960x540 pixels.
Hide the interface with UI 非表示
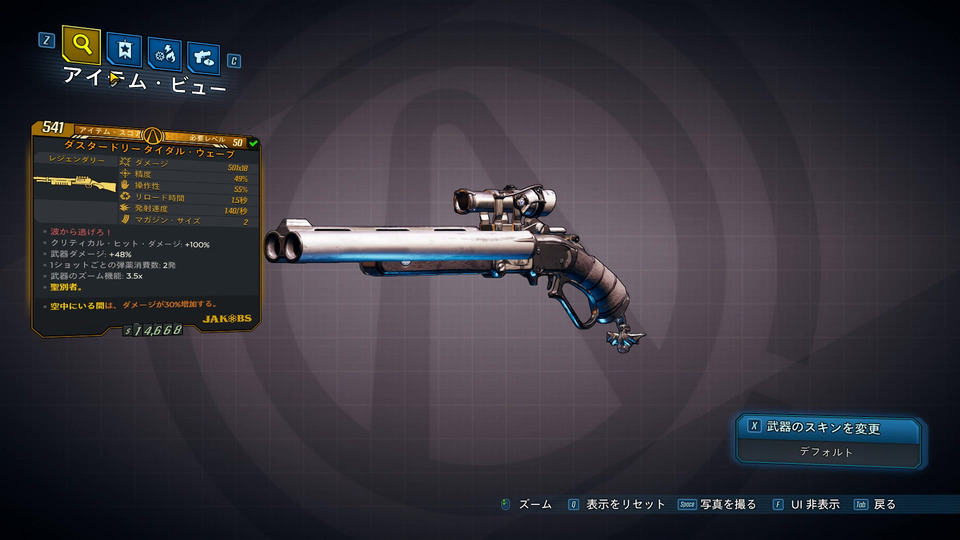click(806, 505)
